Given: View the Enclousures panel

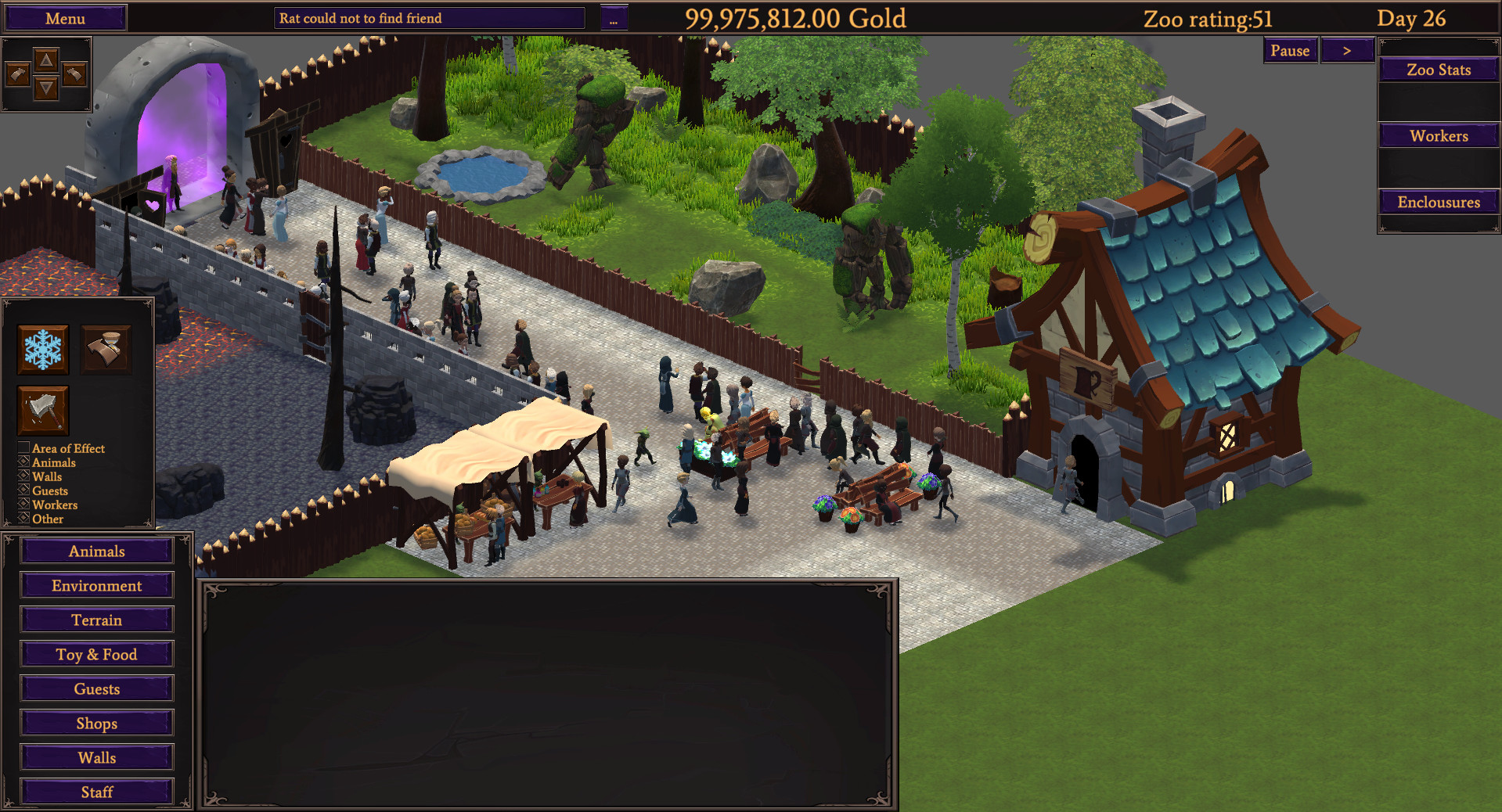Looking at the screenshot, I should (x=1438, y=201).
